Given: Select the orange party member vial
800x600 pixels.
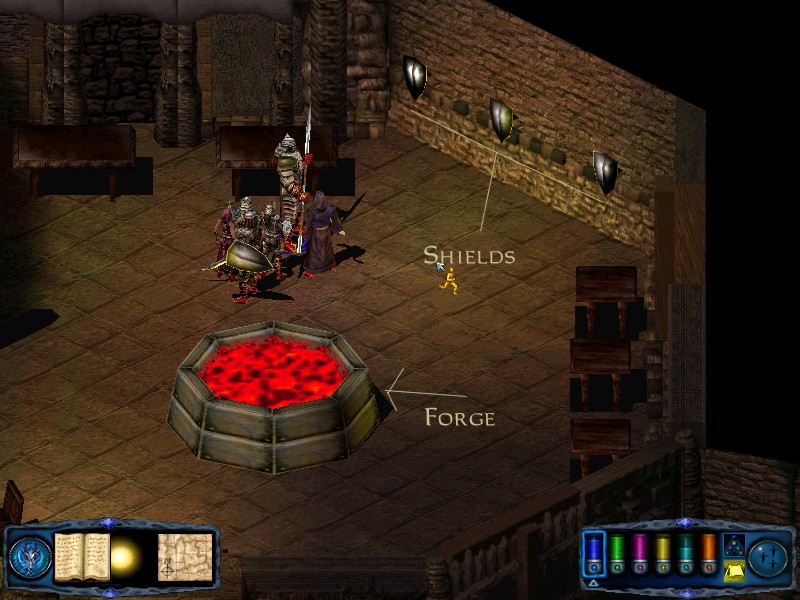Looking at the screenshot, I should click(x=708, y=553).
